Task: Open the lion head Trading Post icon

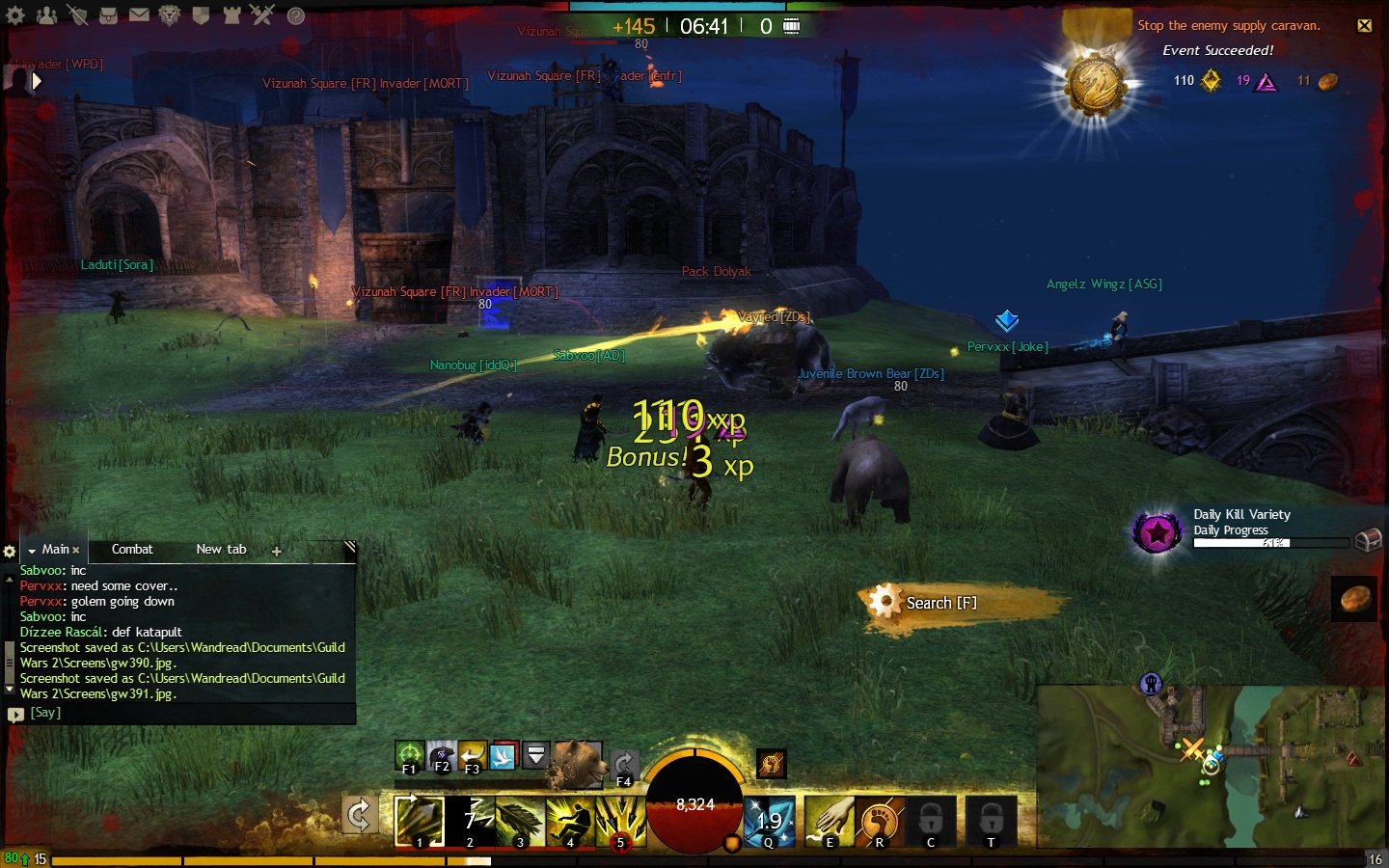Action: tap(170, 15)
